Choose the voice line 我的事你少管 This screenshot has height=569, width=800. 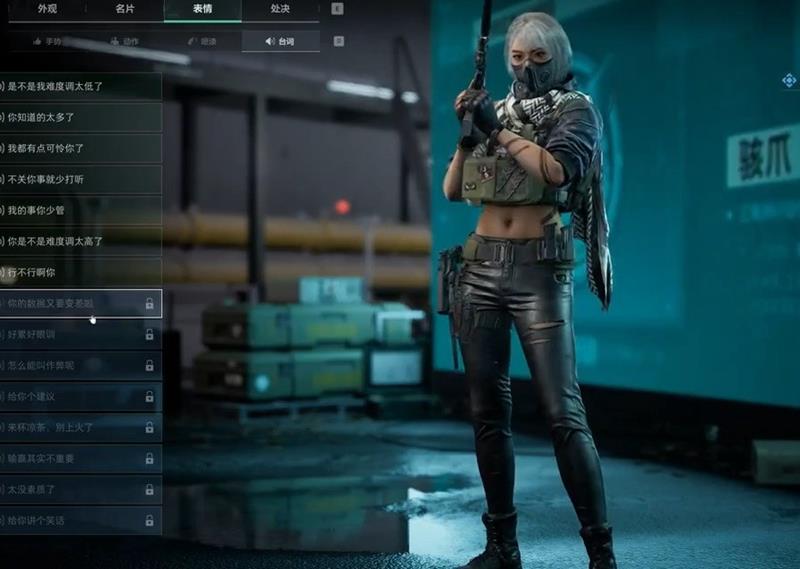(x=80, y=210)
